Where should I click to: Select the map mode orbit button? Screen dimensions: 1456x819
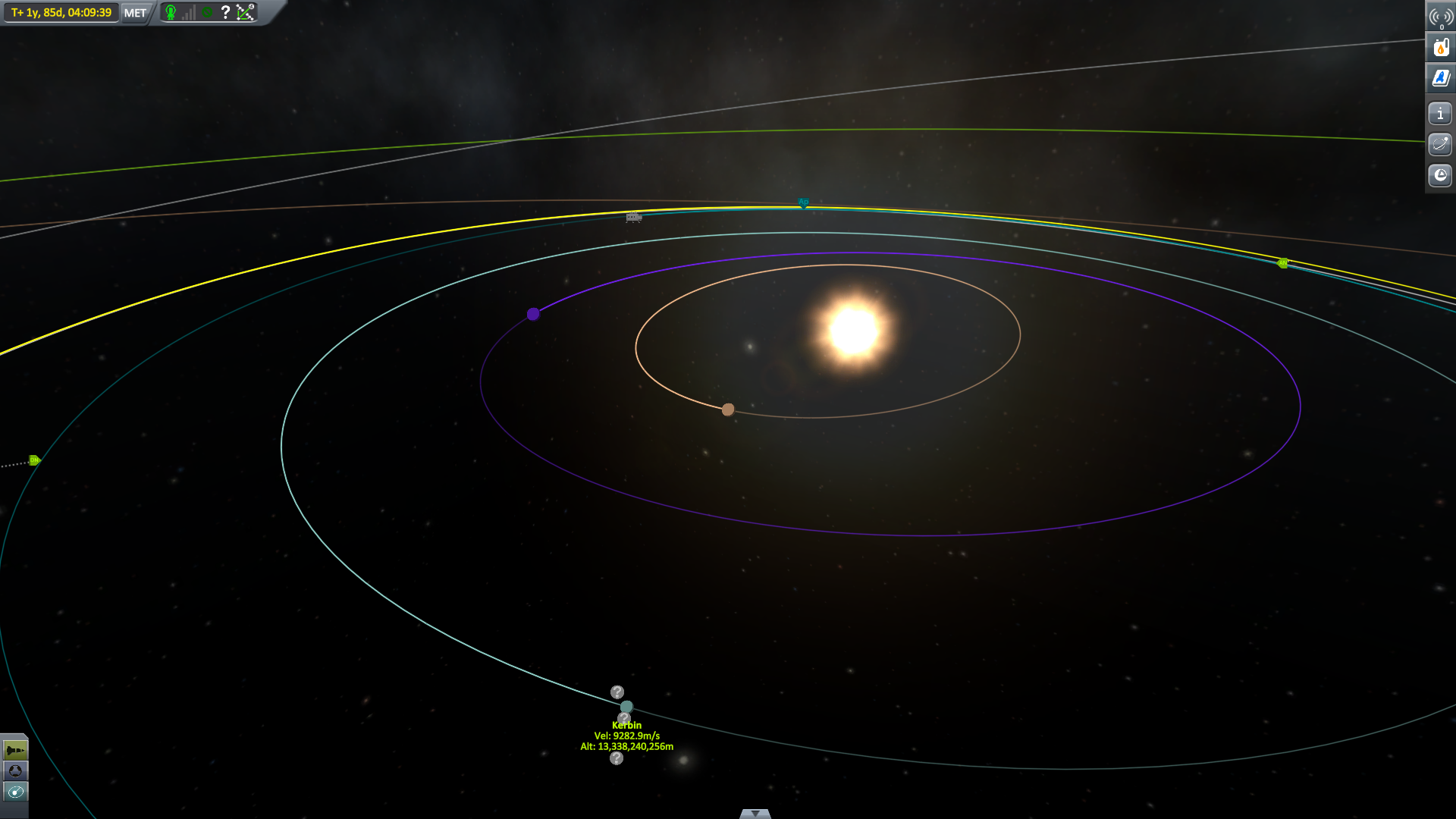pyautogui.click(x=15, y=792)
